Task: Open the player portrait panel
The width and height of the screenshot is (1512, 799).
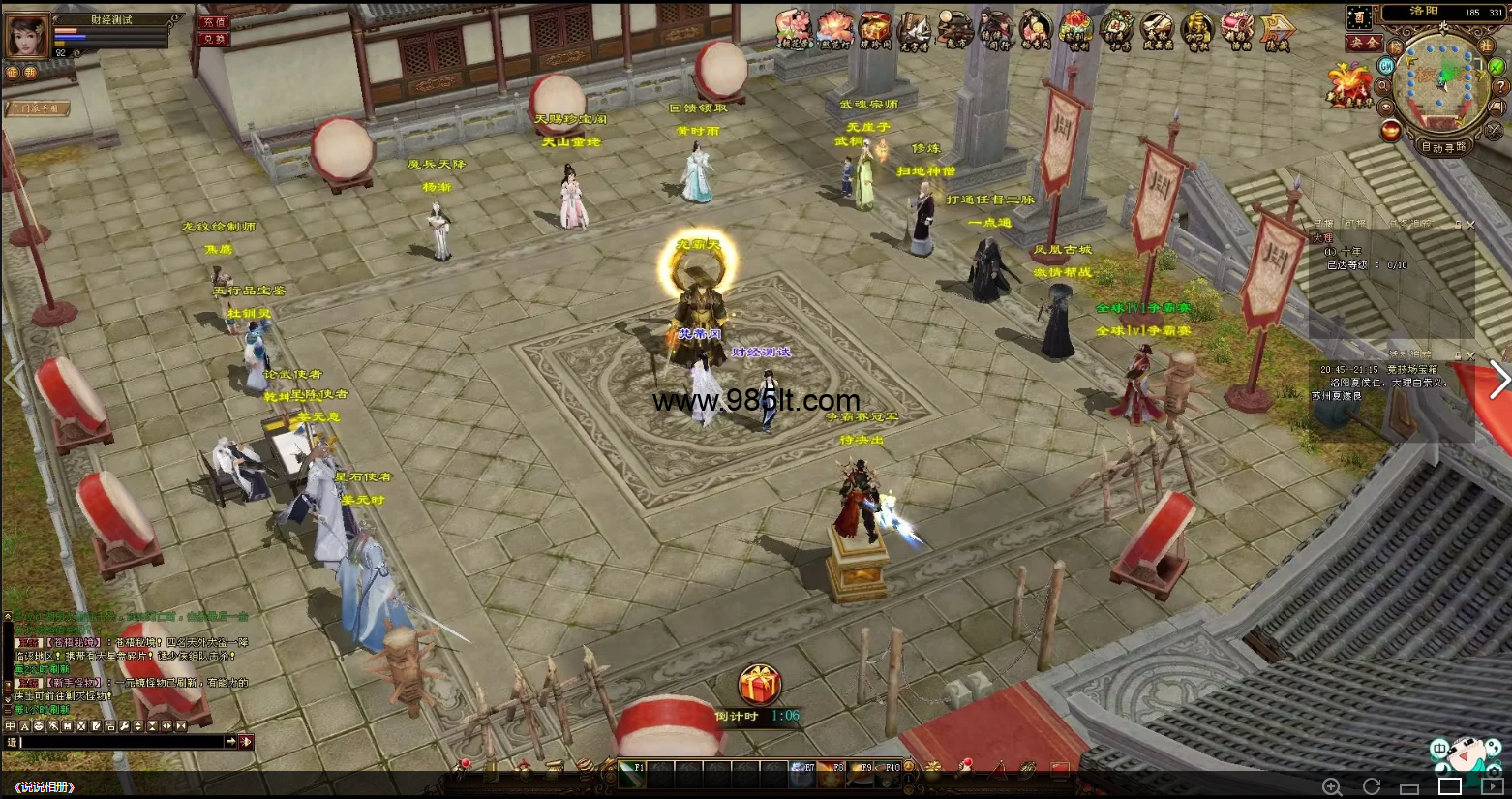Action: pyautogui.click(x=27, y=36)
